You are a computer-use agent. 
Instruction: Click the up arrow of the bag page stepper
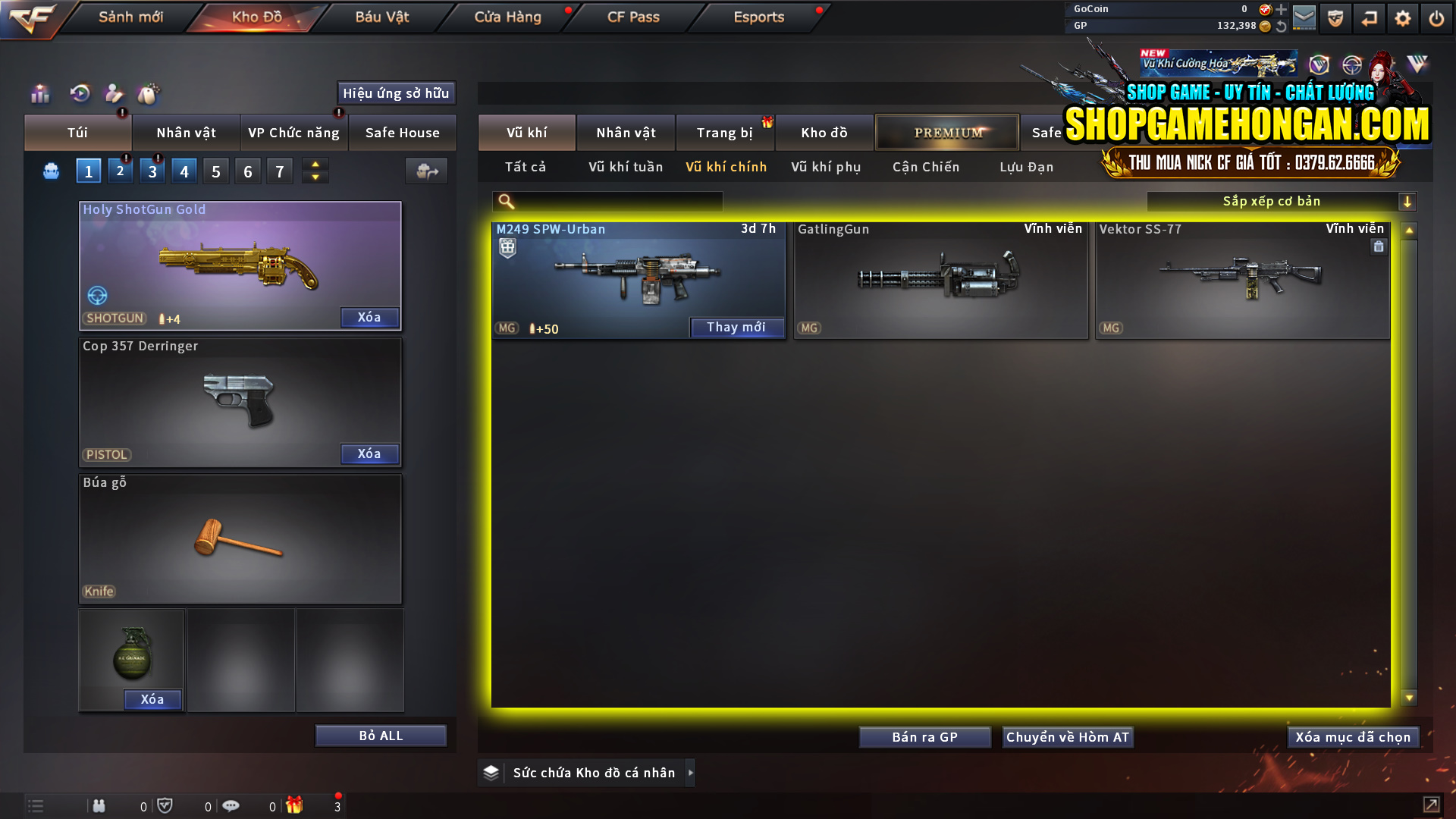(315, 164)
